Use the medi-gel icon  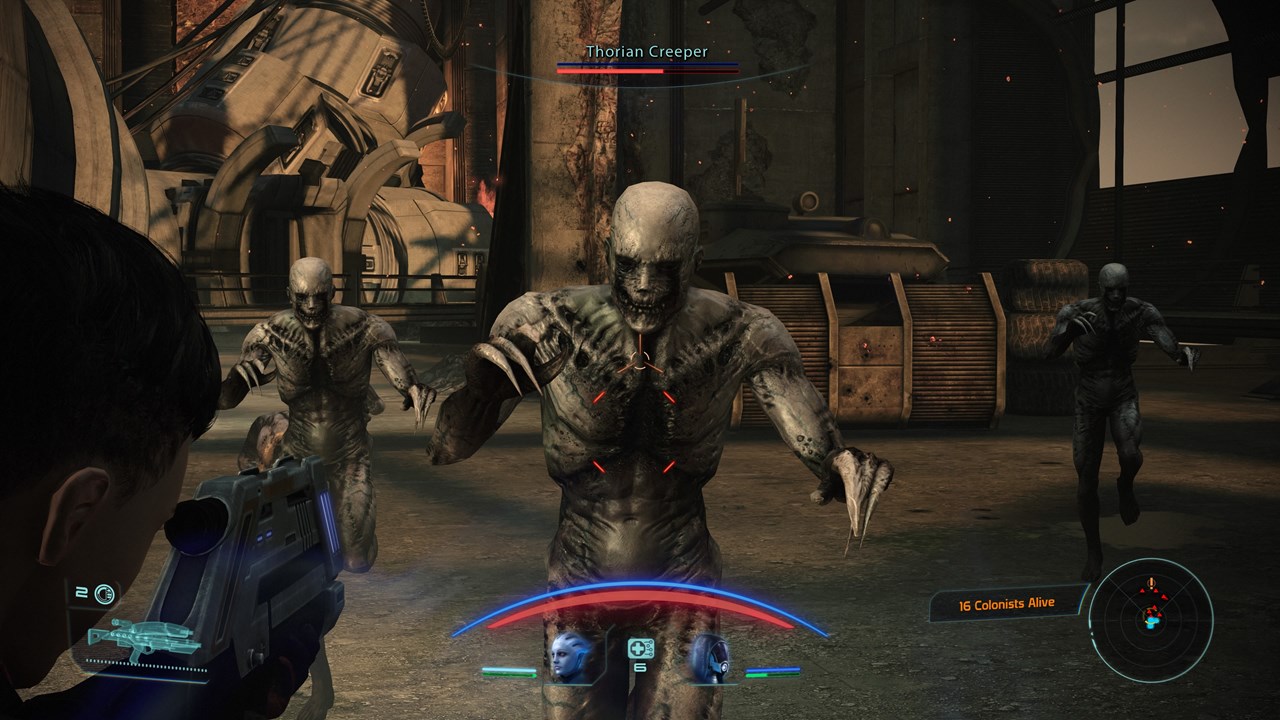click(x=640, y=648)
